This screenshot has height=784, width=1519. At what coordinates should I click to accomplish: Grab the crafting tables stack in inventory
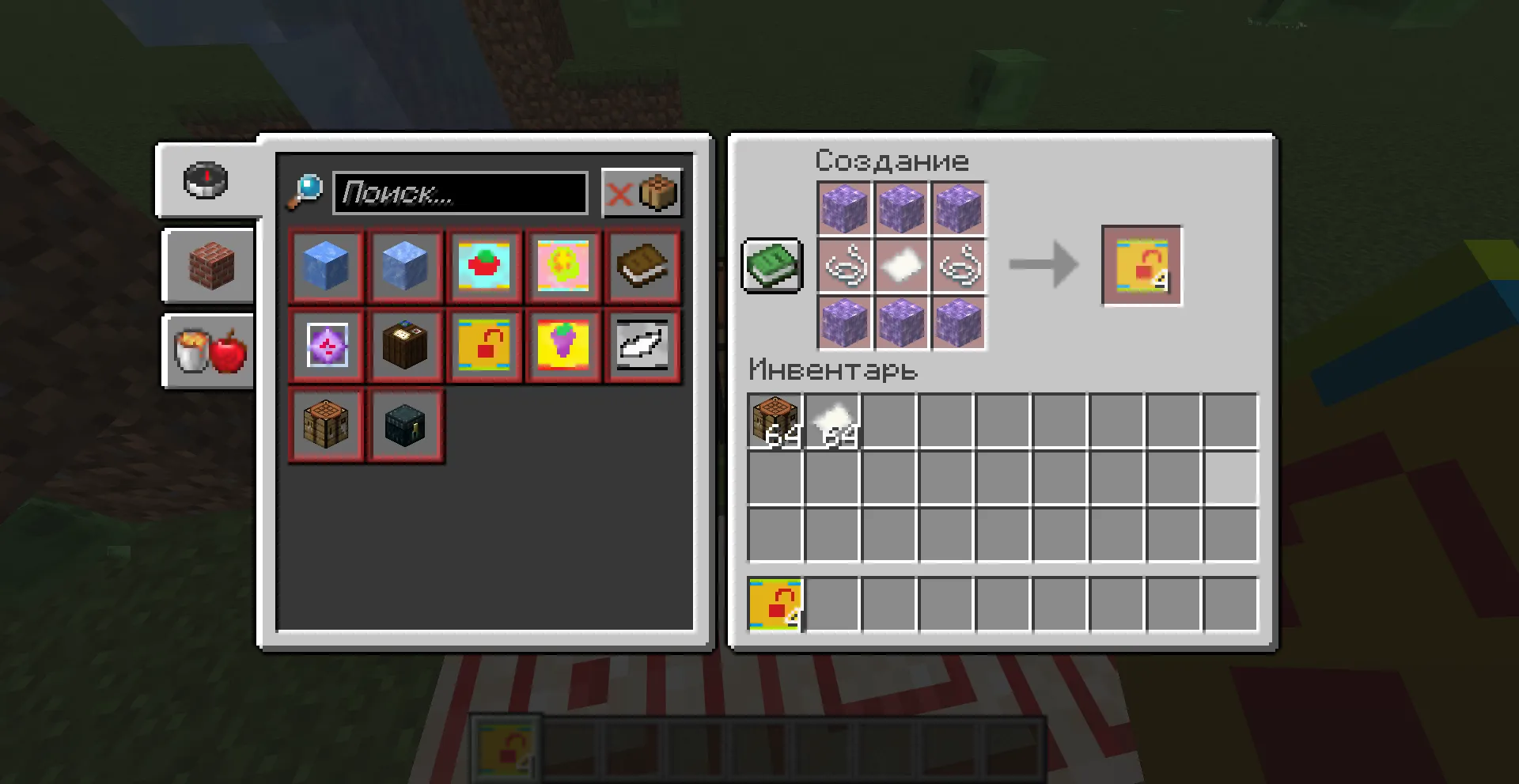click(x=775, y=420)
